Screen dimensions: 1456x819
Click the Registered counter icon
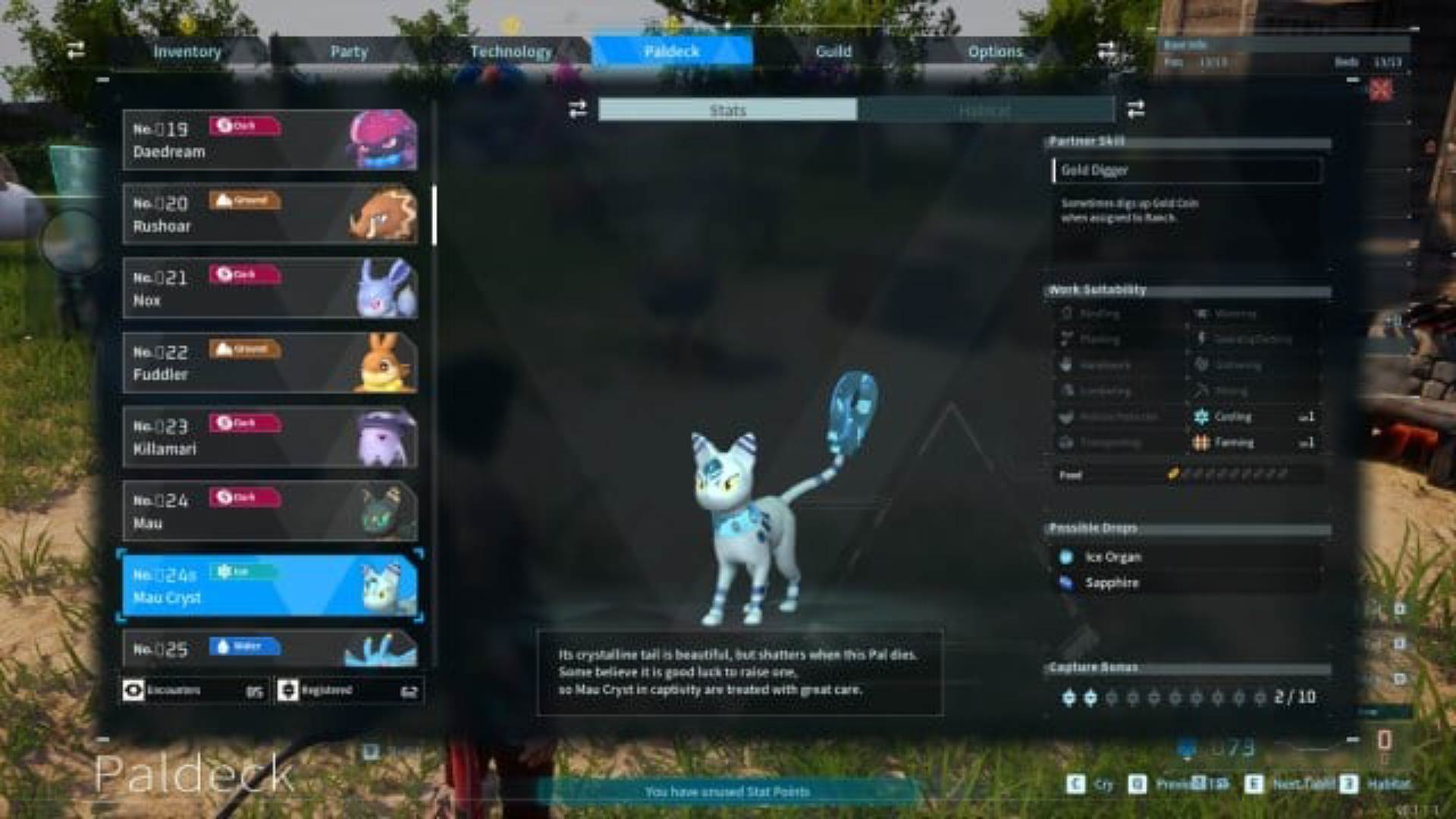pos(288,690)
